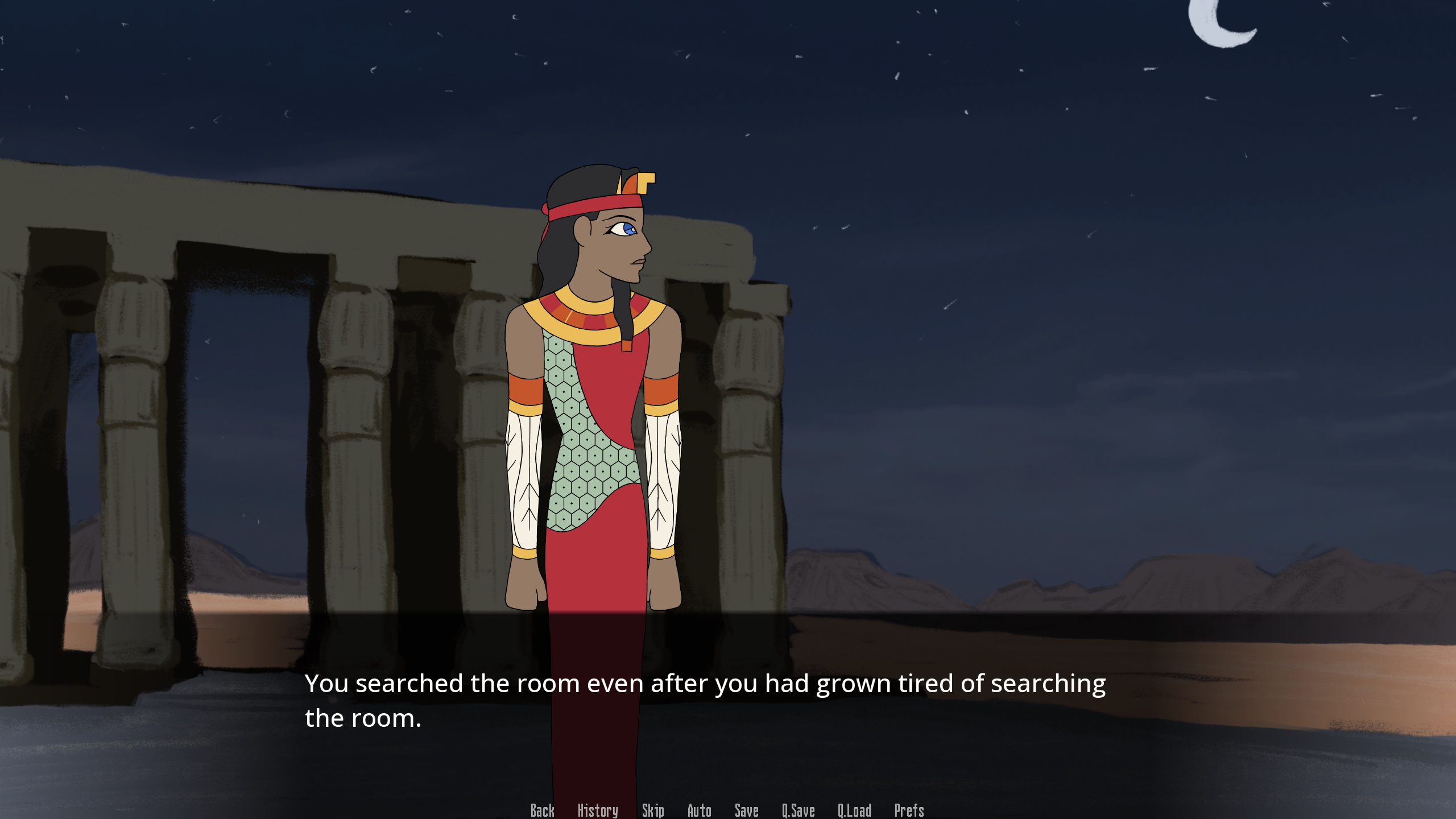The width and height of the screenshot is (1456, 819).
Task: Activate Skip mode
Action: pyautogui.click(x=653, y=810)
